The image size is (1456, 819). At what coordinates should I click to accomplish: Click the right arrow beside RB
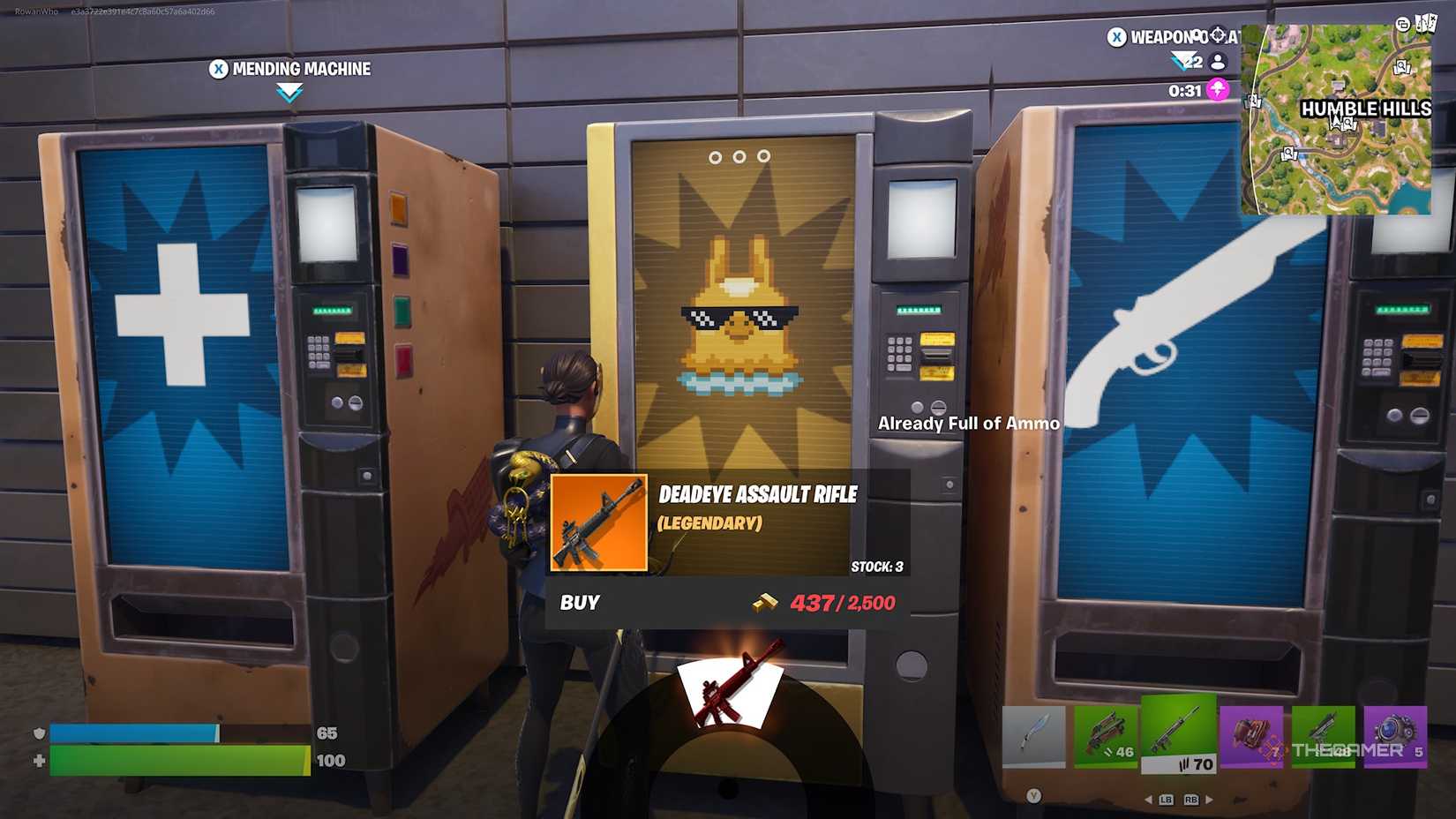(1211, 799)
